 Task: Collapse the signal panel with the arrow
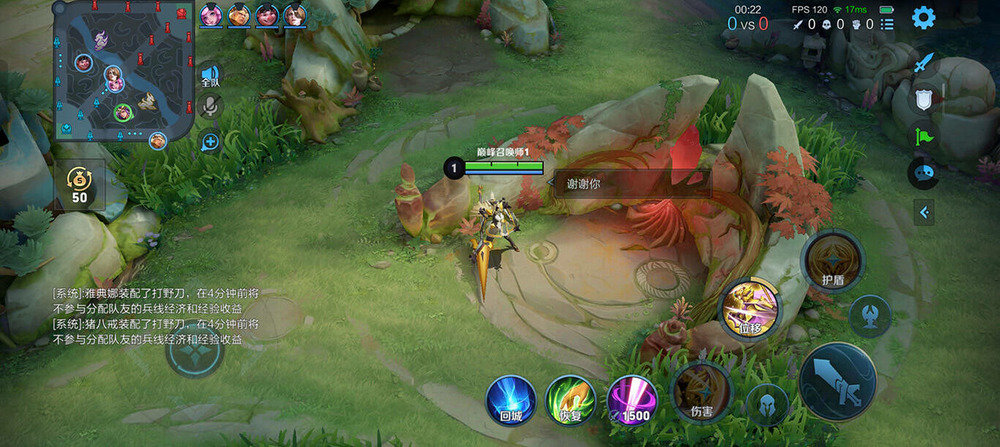tap(924, 212)
